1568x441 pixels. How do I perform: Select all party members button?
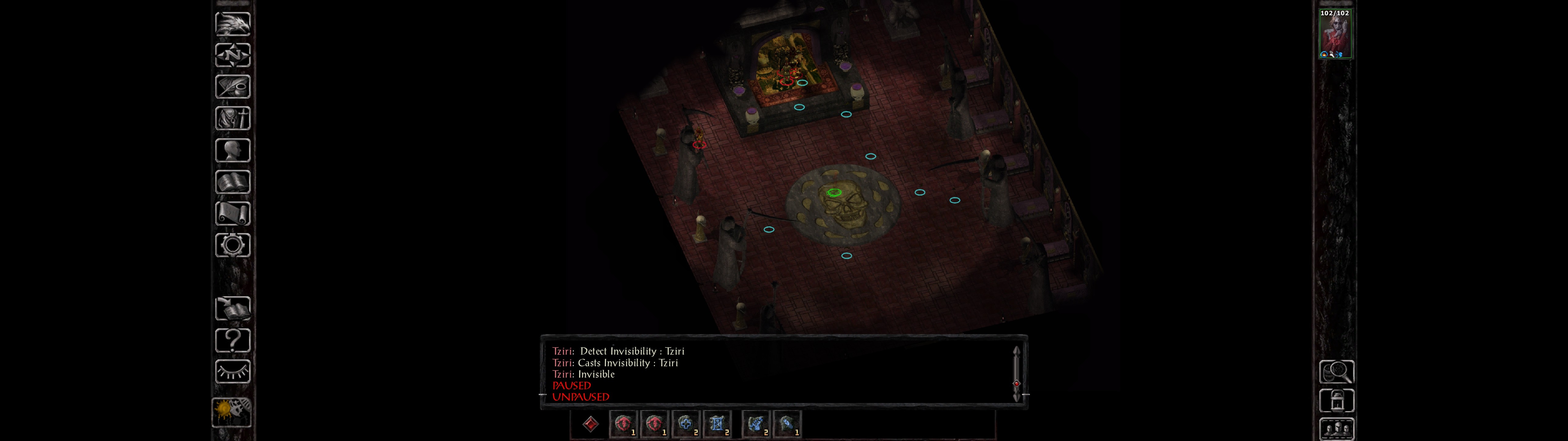pyautogui.click(x=1336, y=429)
